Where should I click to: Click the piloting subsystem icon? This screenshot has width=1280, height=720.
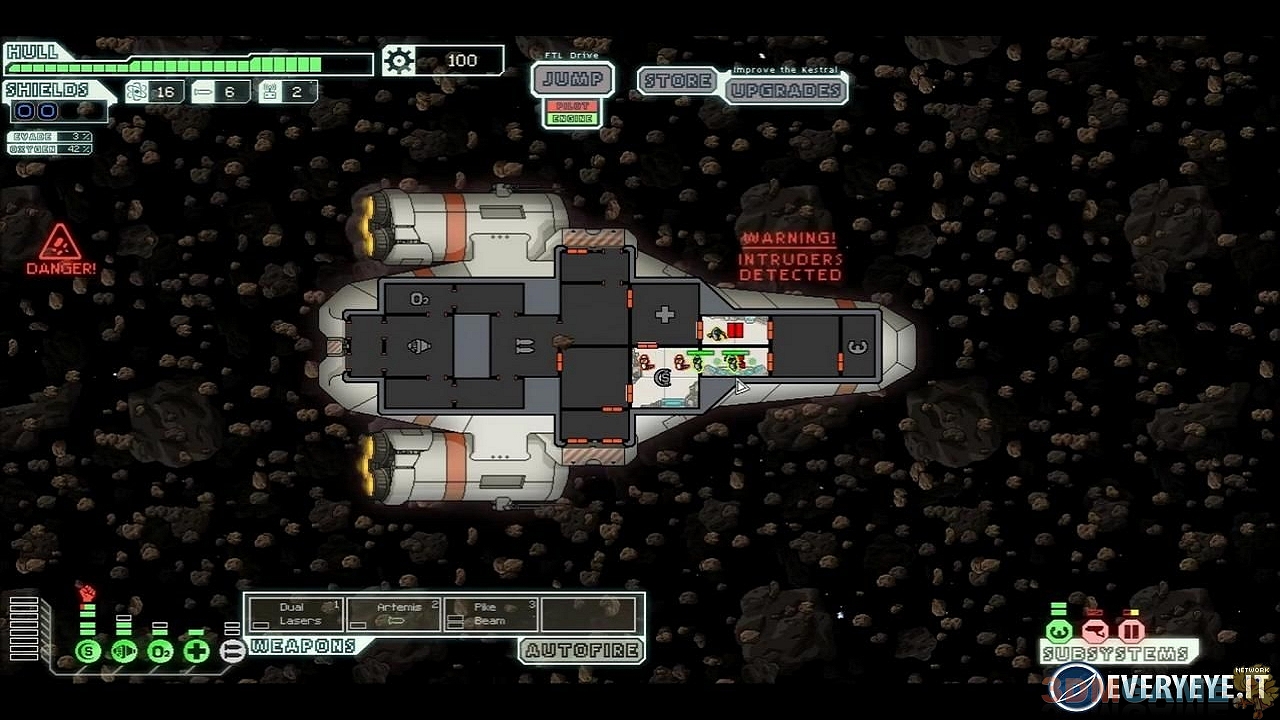(x=1059, y=632)
